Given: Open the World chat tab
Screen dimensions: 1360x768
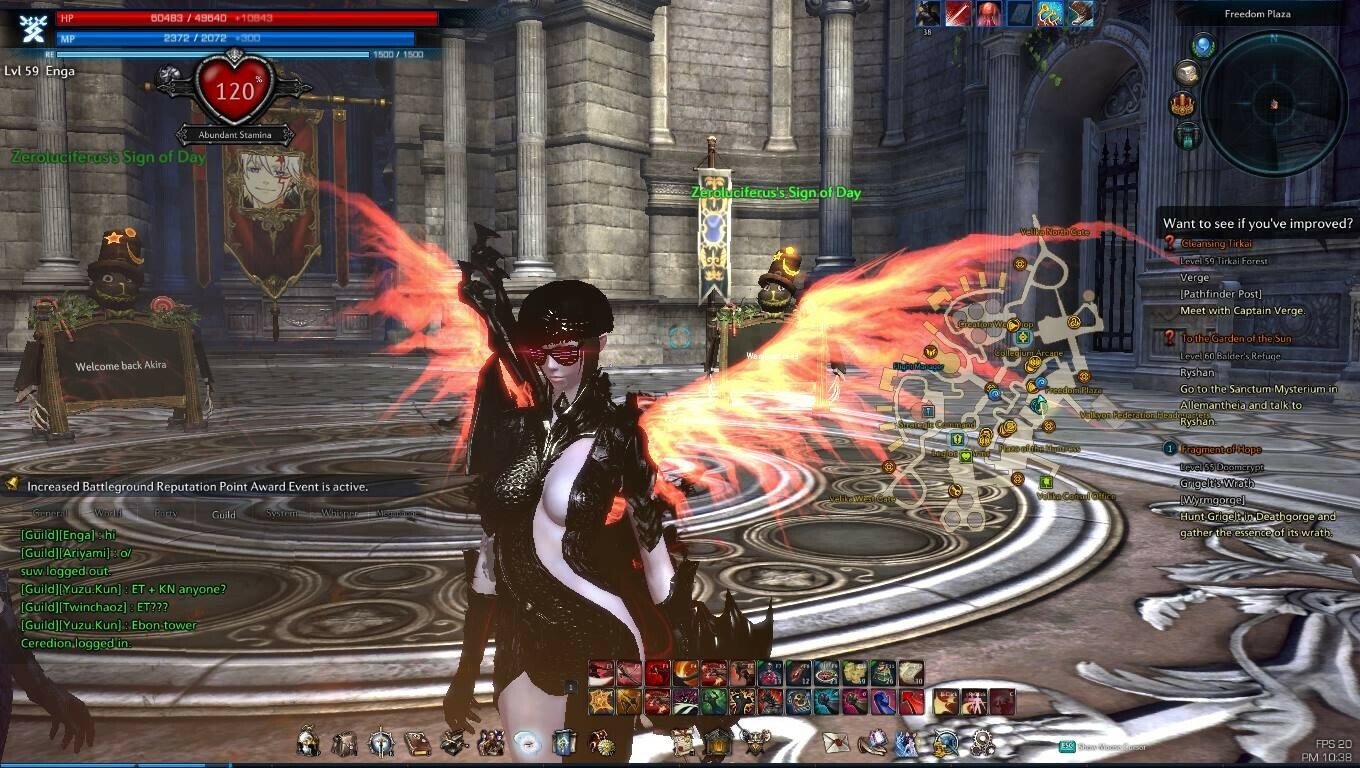Looking at the screenshot, I should coord(107,514).
